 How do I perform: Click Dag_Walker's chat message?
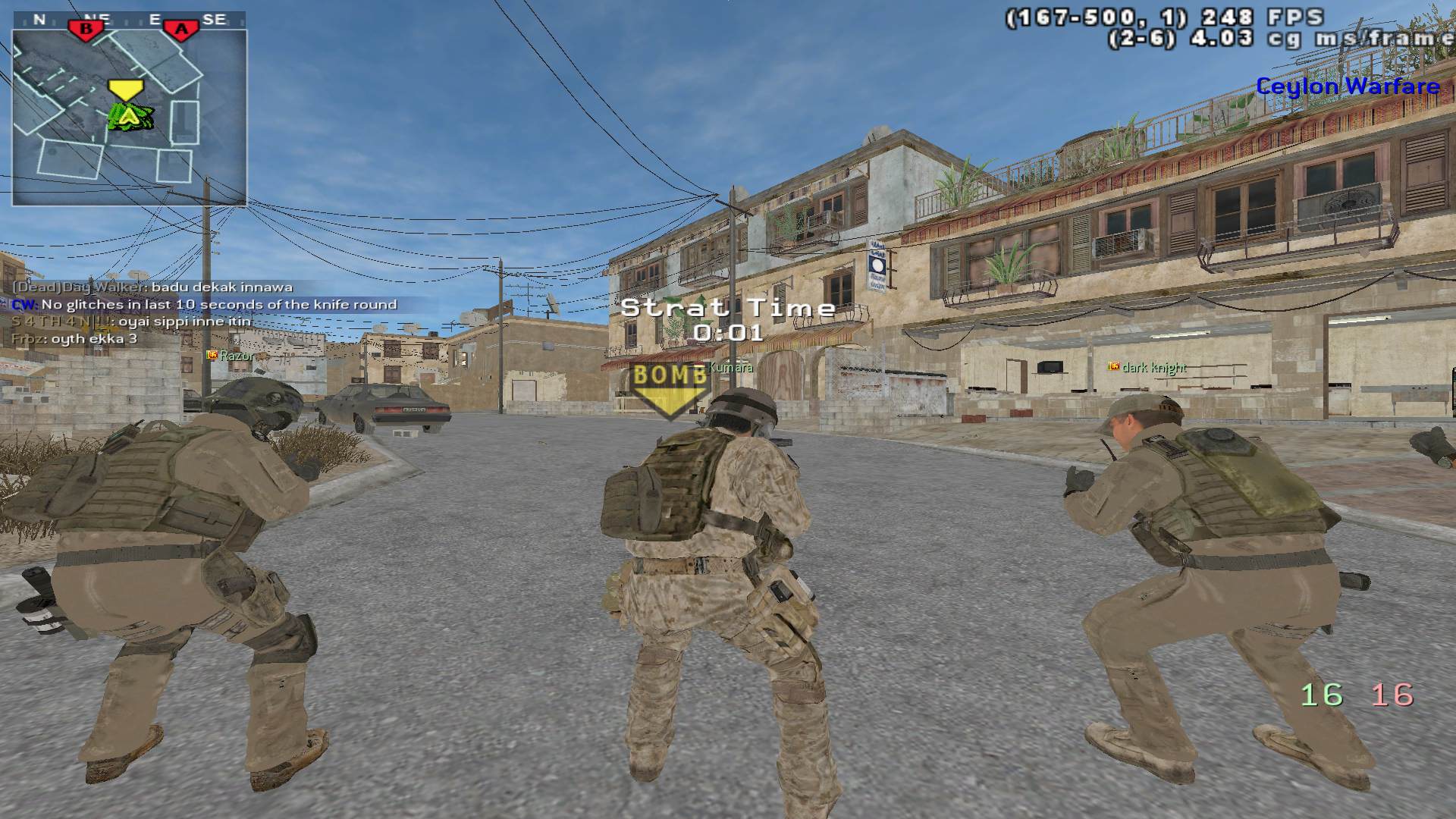click(x=152, y=287)
